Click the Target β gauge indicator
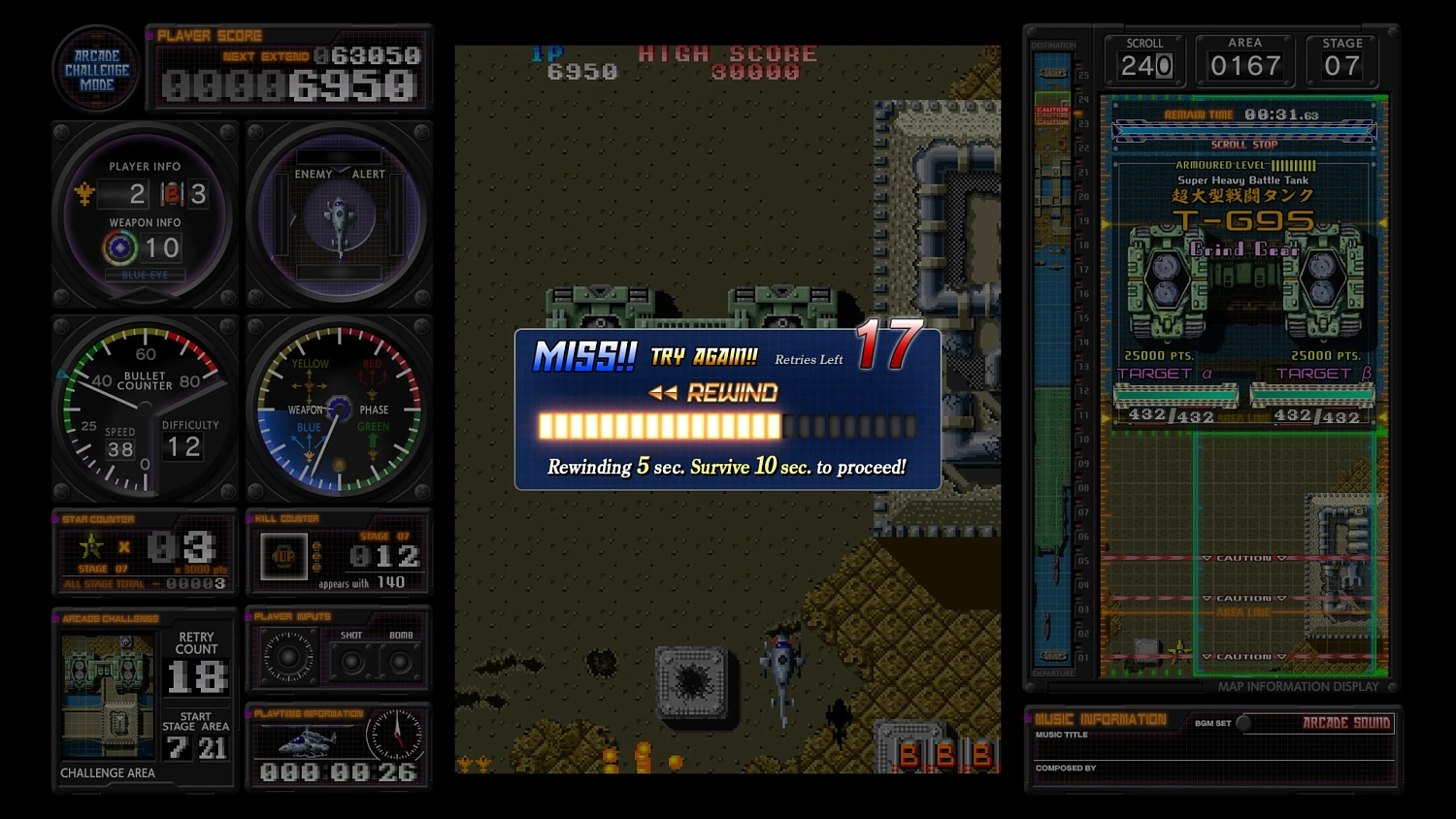The width and height of the screenshot is (1456, 819). [1313, 394]
